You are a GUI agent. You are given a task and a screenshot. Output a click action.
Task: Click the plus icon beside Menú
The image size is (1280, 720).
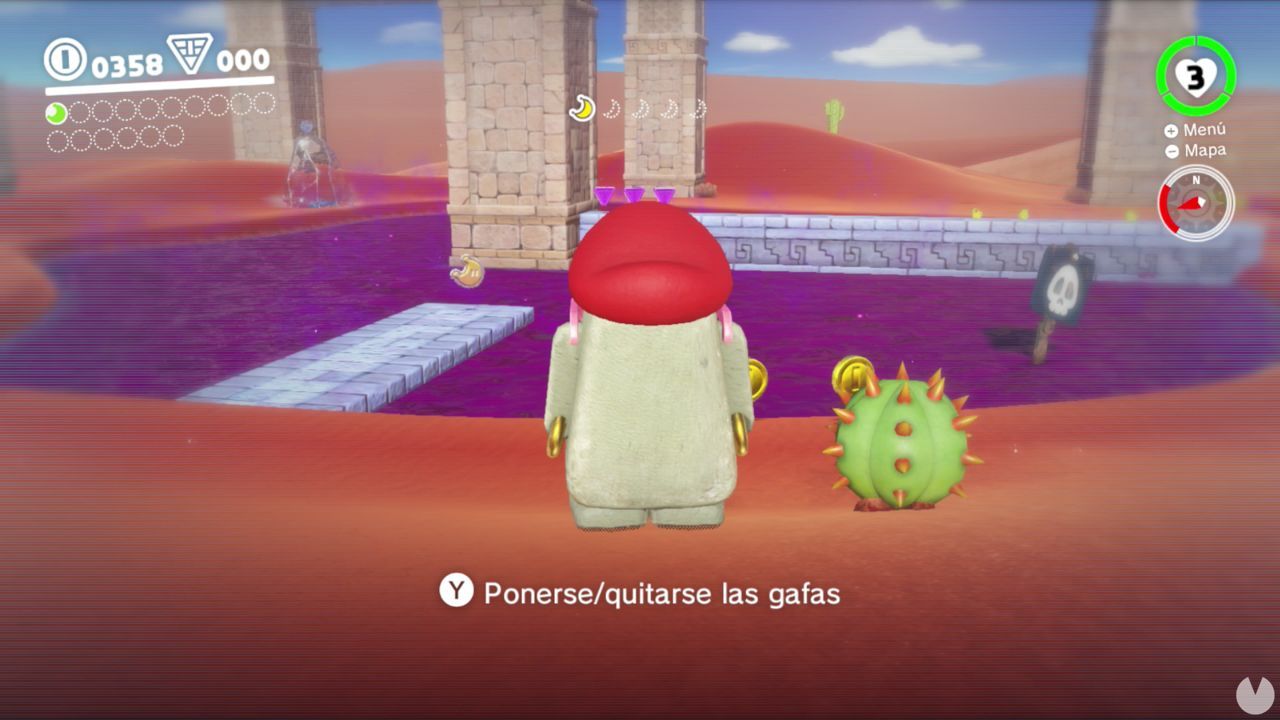click(x=1172, y=131)
